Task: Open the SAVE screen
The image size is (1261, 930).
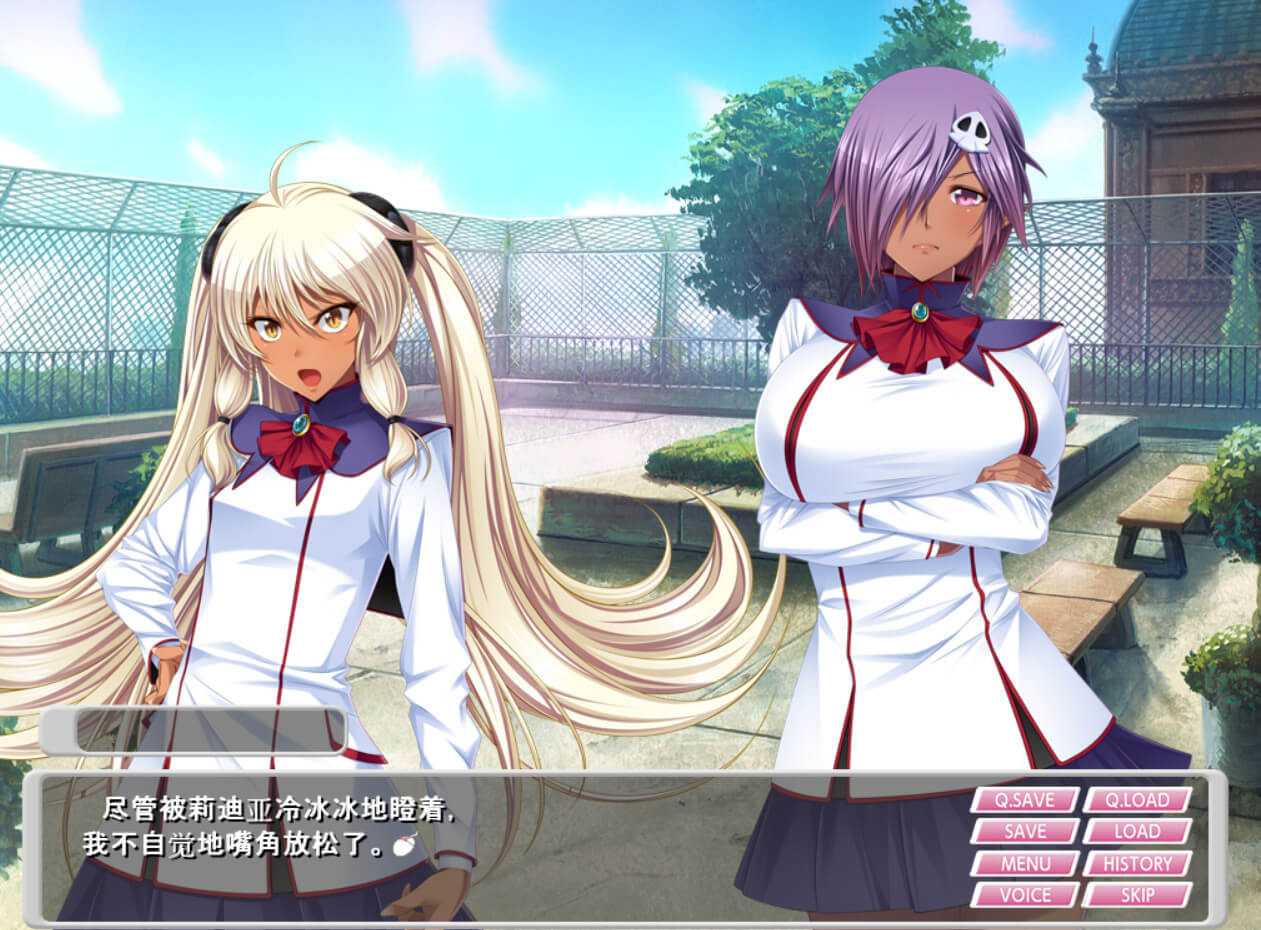Action: (x=1024, y=832)
